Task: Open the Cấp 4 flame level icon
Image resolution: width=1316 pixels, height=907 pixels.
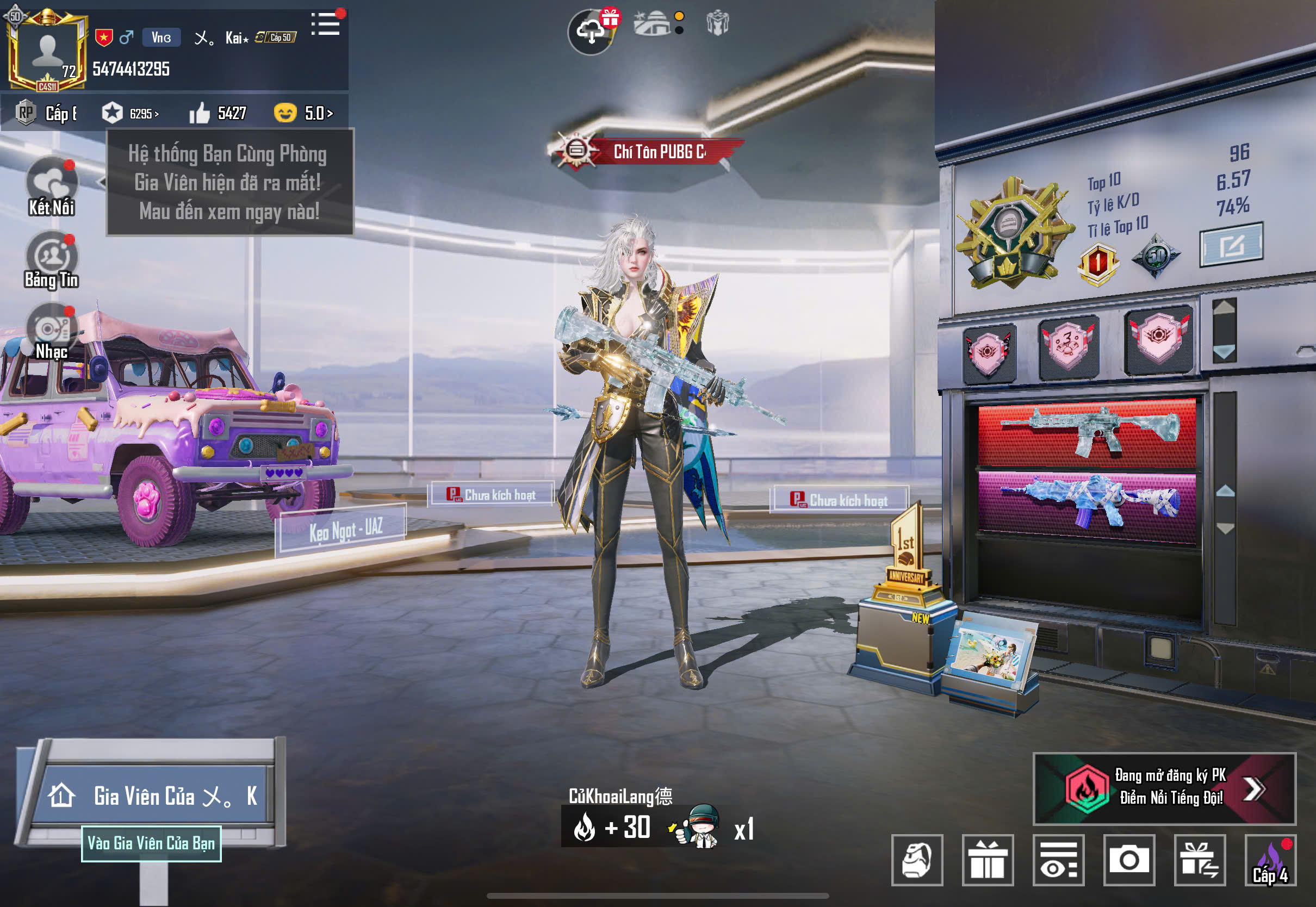Action: pyautogui.click(x=1270, y=860)
